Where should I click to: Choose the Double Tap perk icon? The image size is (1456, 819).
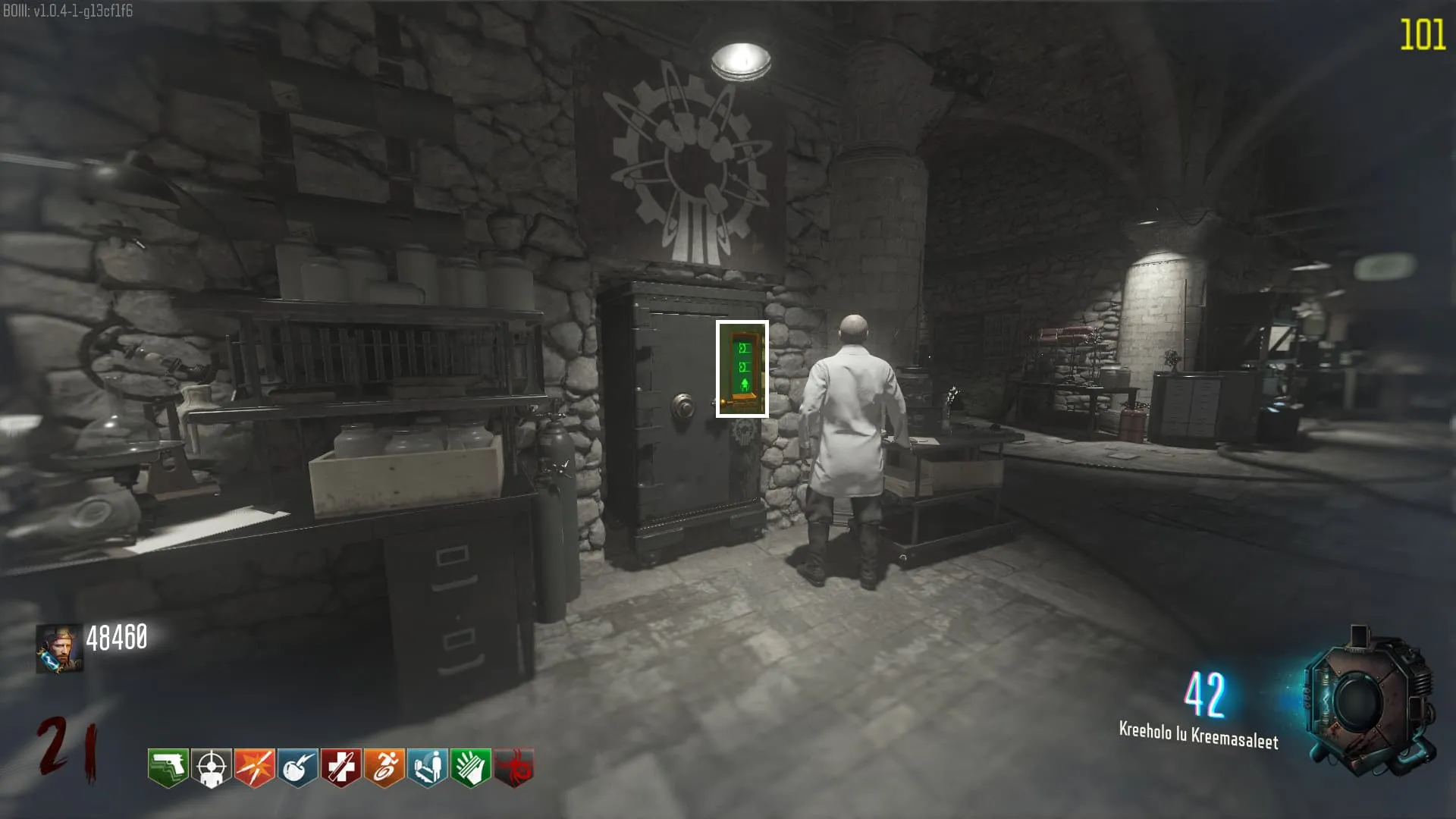tap(254, 768)
